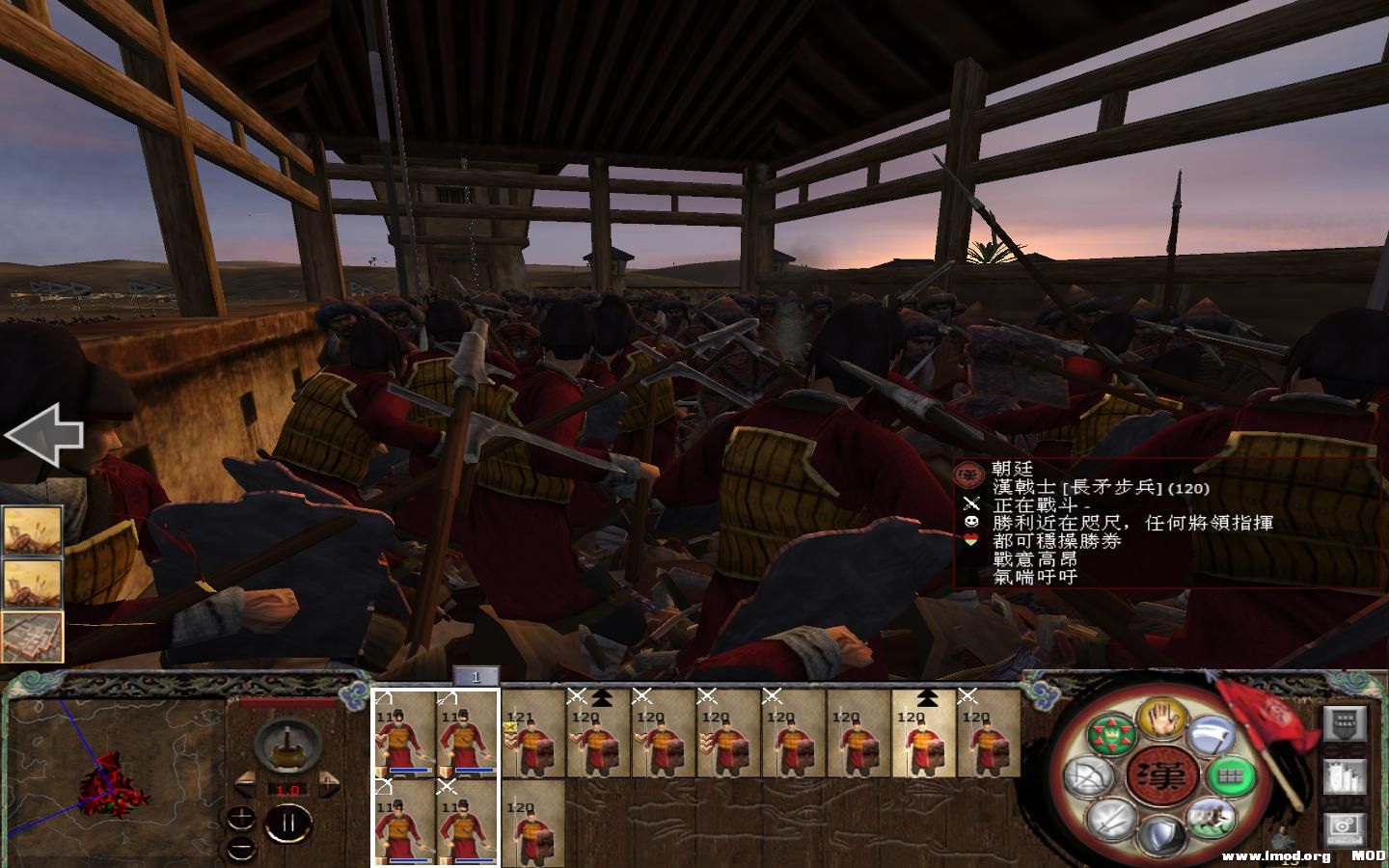Activate the crossed swords melee button

click(x=1110, y=821)
